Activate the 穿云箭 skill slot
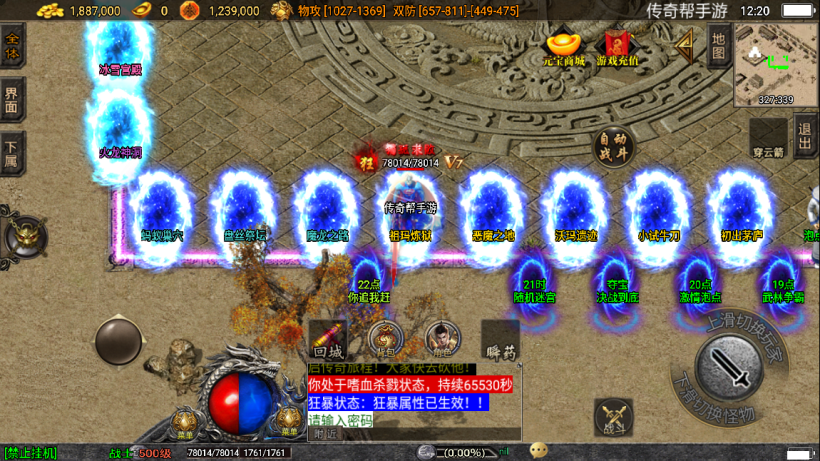This screenshot has height=461, width=820. [768, 138]
